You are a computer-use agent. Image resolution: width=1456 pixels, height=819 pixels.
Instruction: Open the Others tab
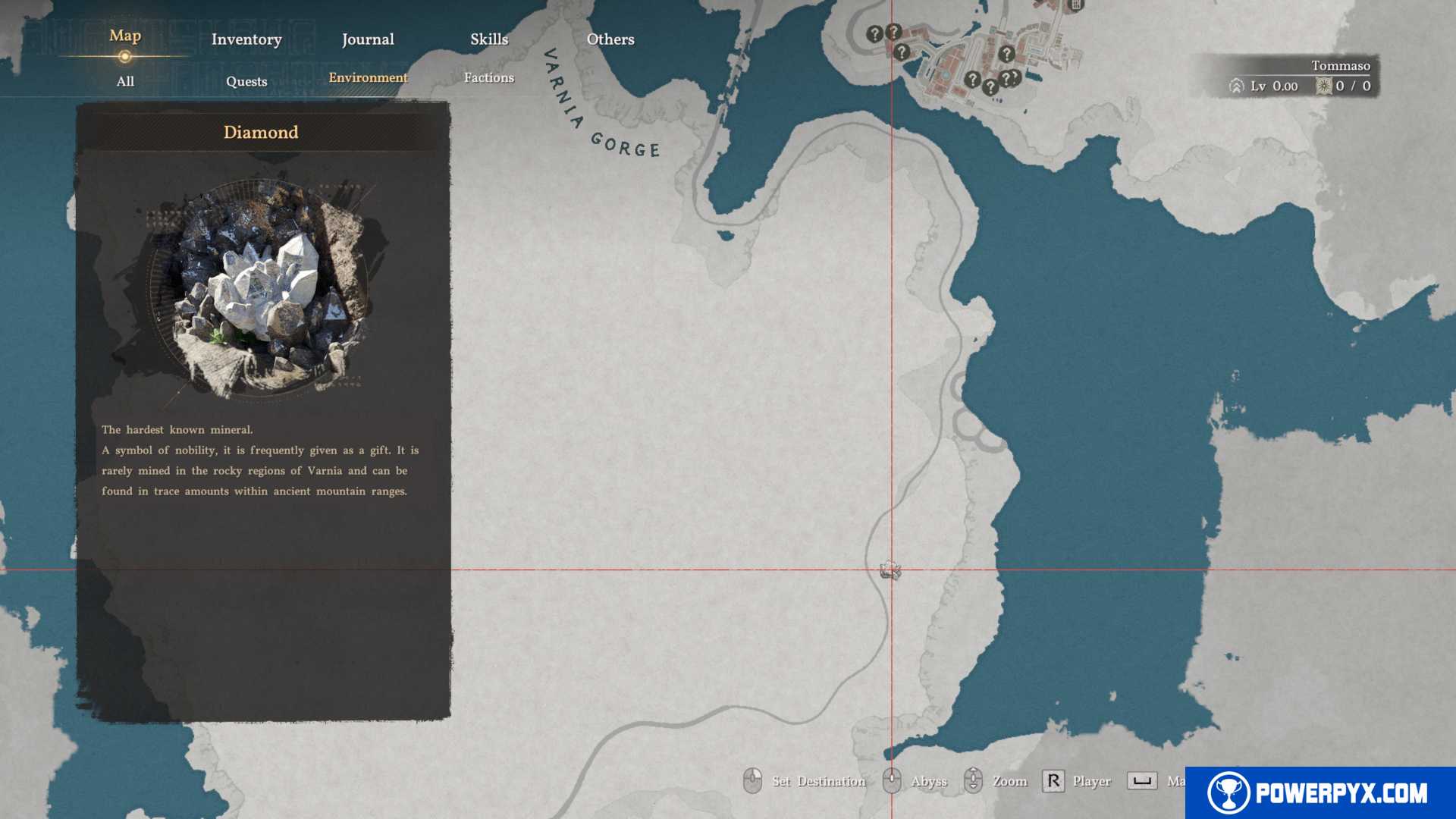[x=610, y=39]
